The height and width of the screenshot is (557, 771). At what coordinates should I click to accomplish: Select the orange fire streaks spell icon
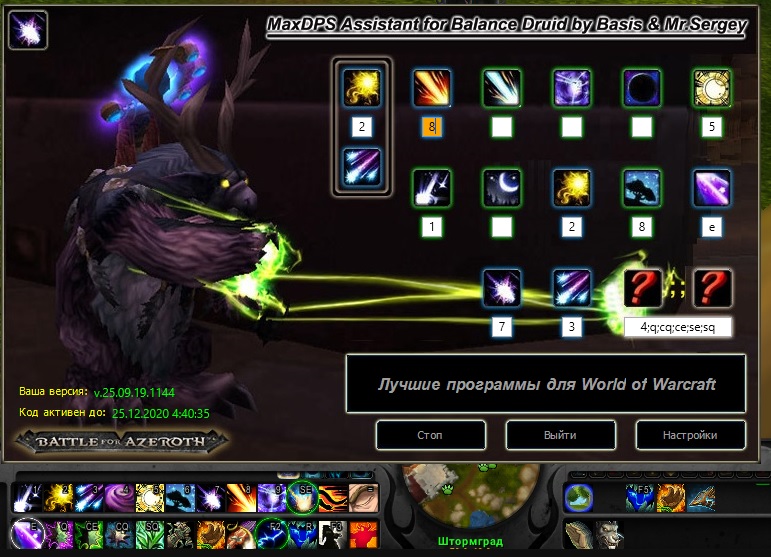click(x=432, y=88)
